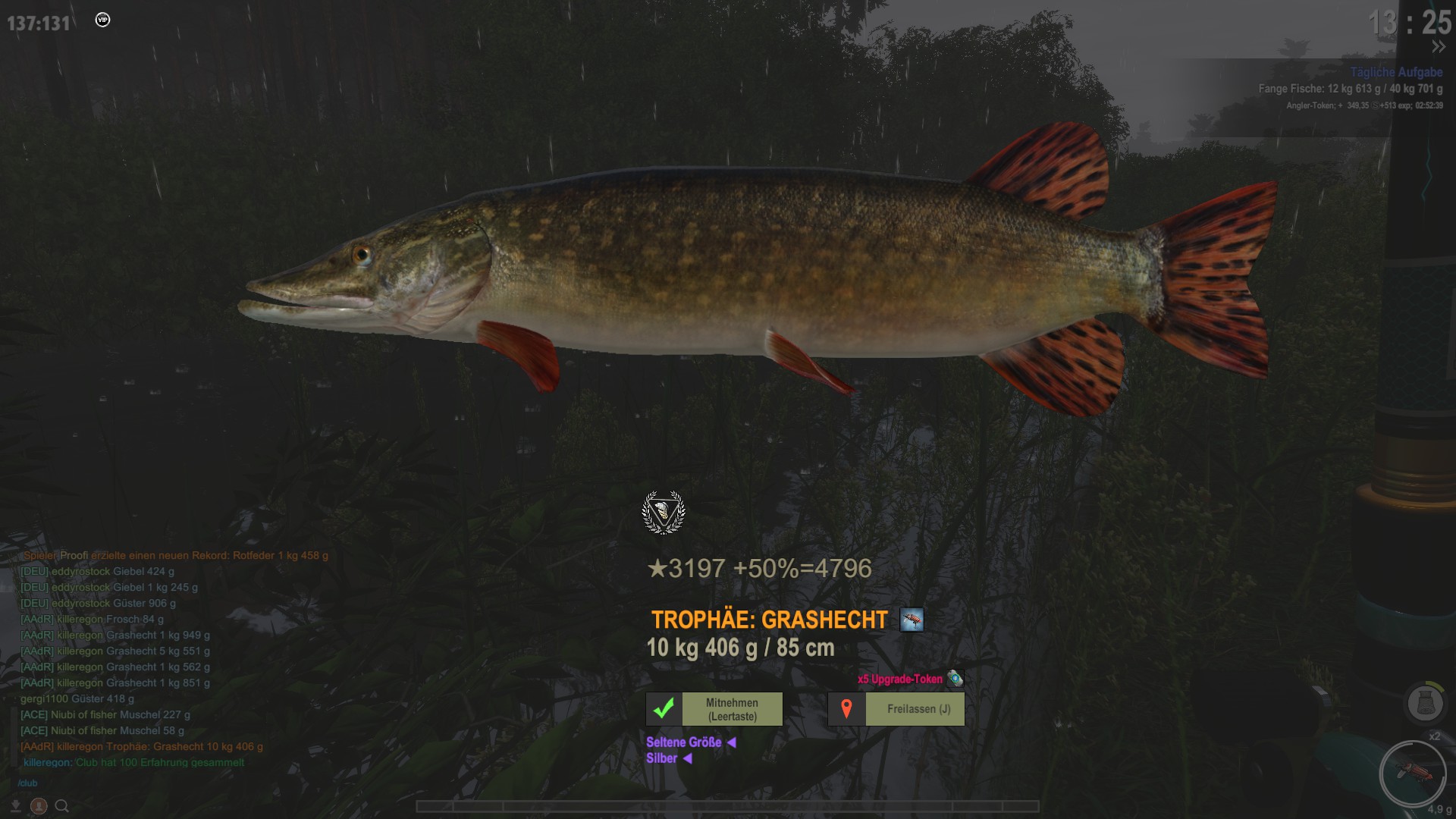
Task: Collapse the daily task panel arrows
Action: click(1438, 47)
